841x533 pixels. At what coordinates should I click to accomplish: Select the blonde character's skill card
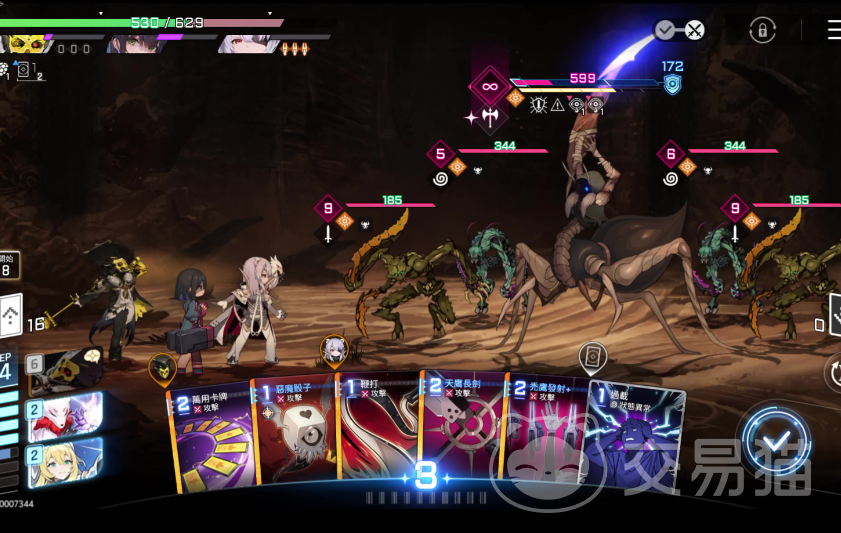tap(65, 461)
